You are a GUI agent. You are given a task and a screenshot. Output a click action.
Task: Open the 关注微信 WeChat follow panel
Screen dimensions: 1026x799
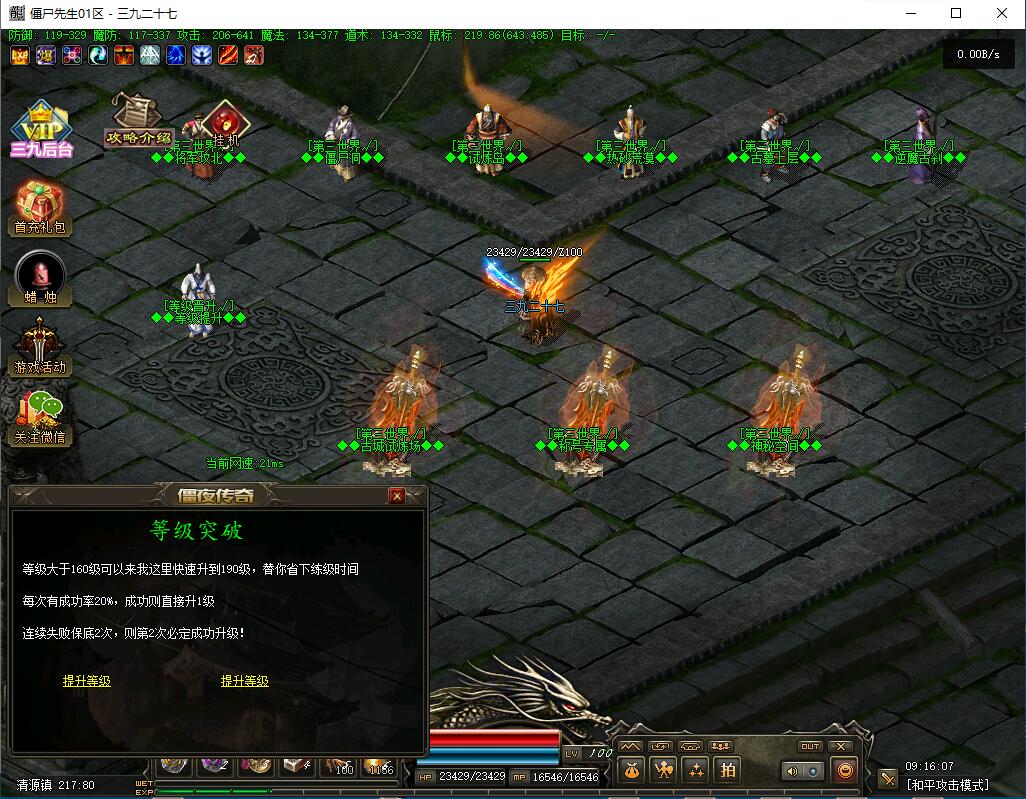click(41, 415)
